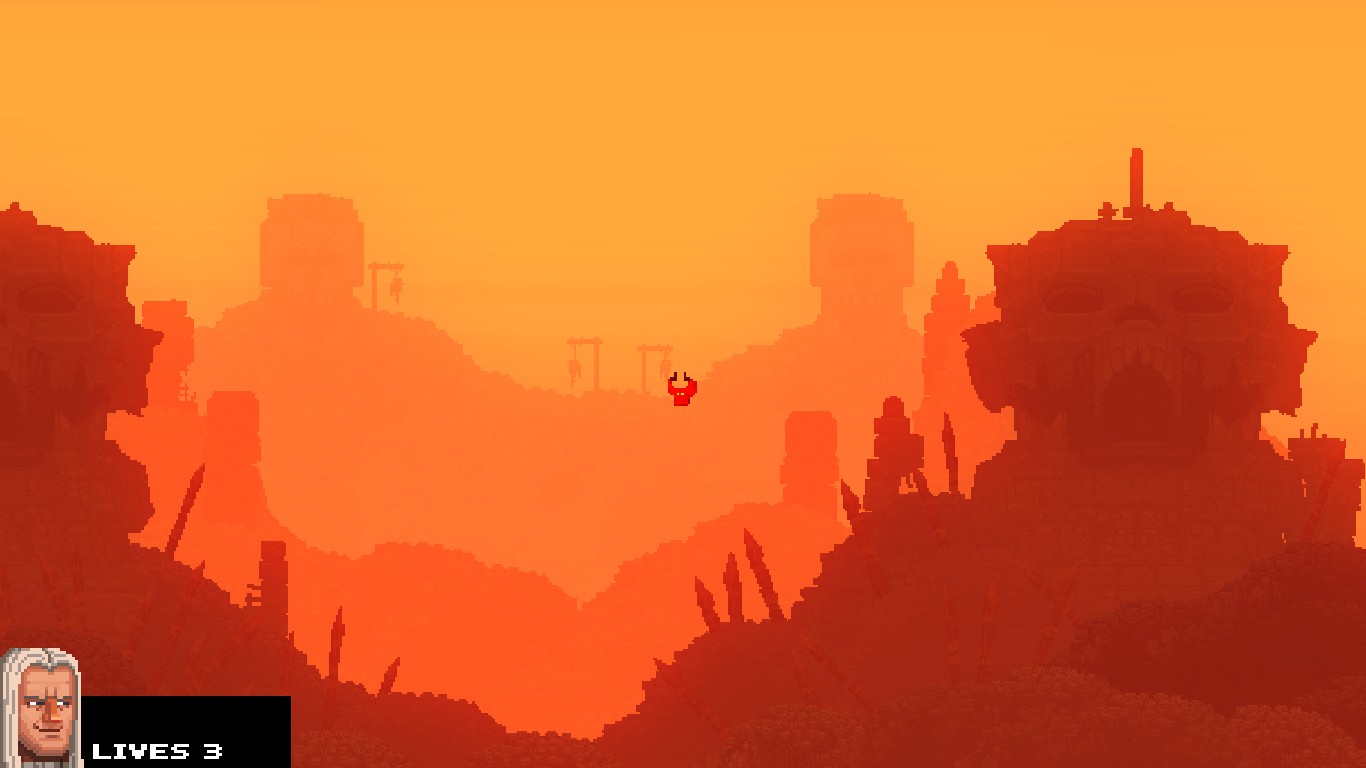Screen dimensions: 1366x768
Task: Click the demon's glowing yellow eyes
Action: [x=679, y=392]
